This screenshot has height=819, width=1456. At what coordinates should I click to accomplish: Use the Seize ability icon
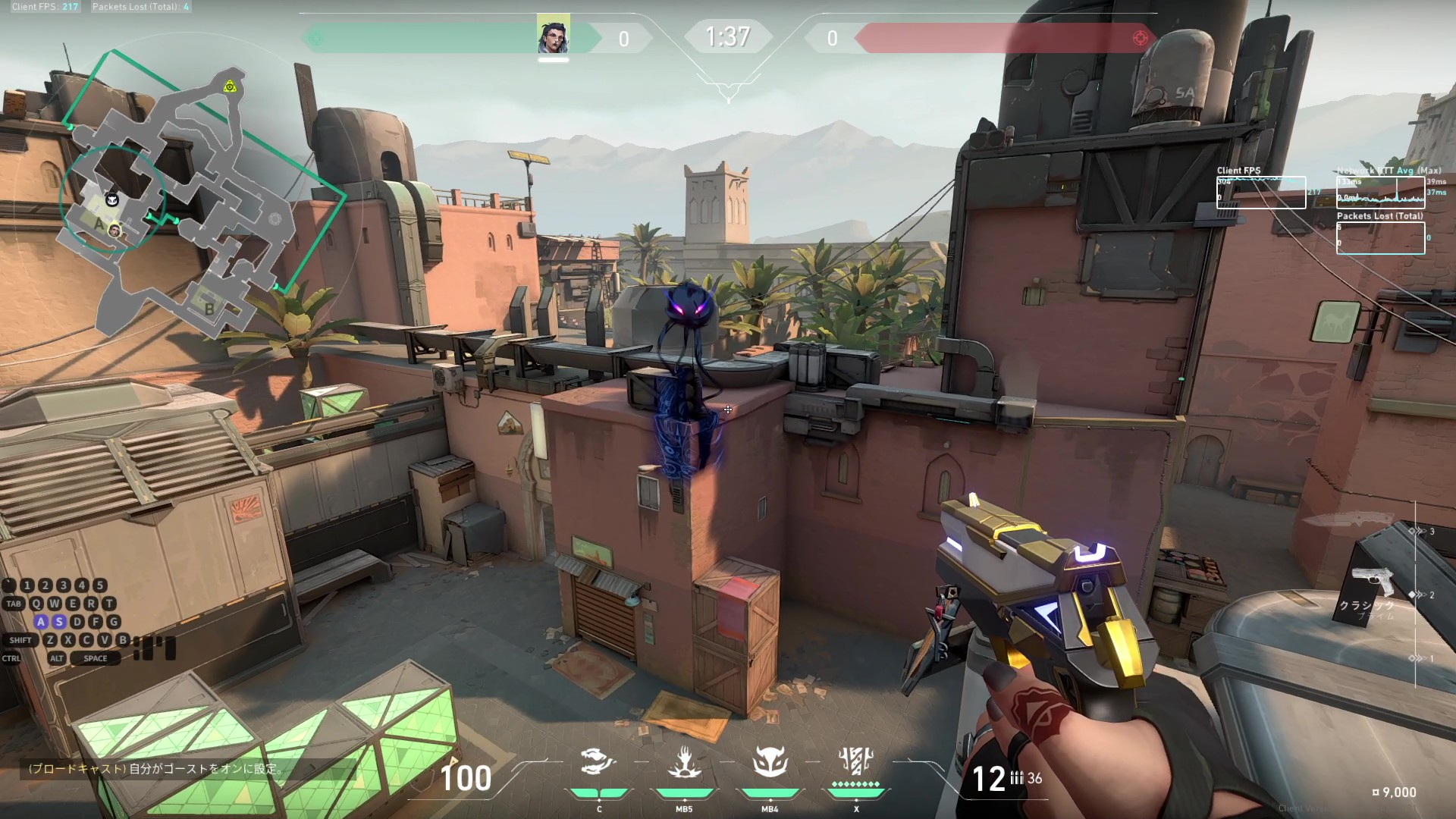tap(684, 762)
